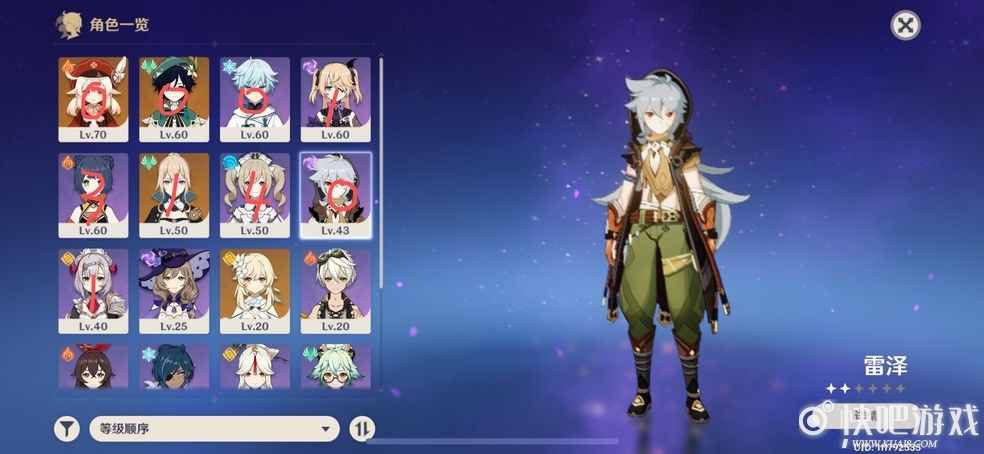Close the character overview screen
Viewport: 984px width, 454px height.
click(x=905, y=26)
